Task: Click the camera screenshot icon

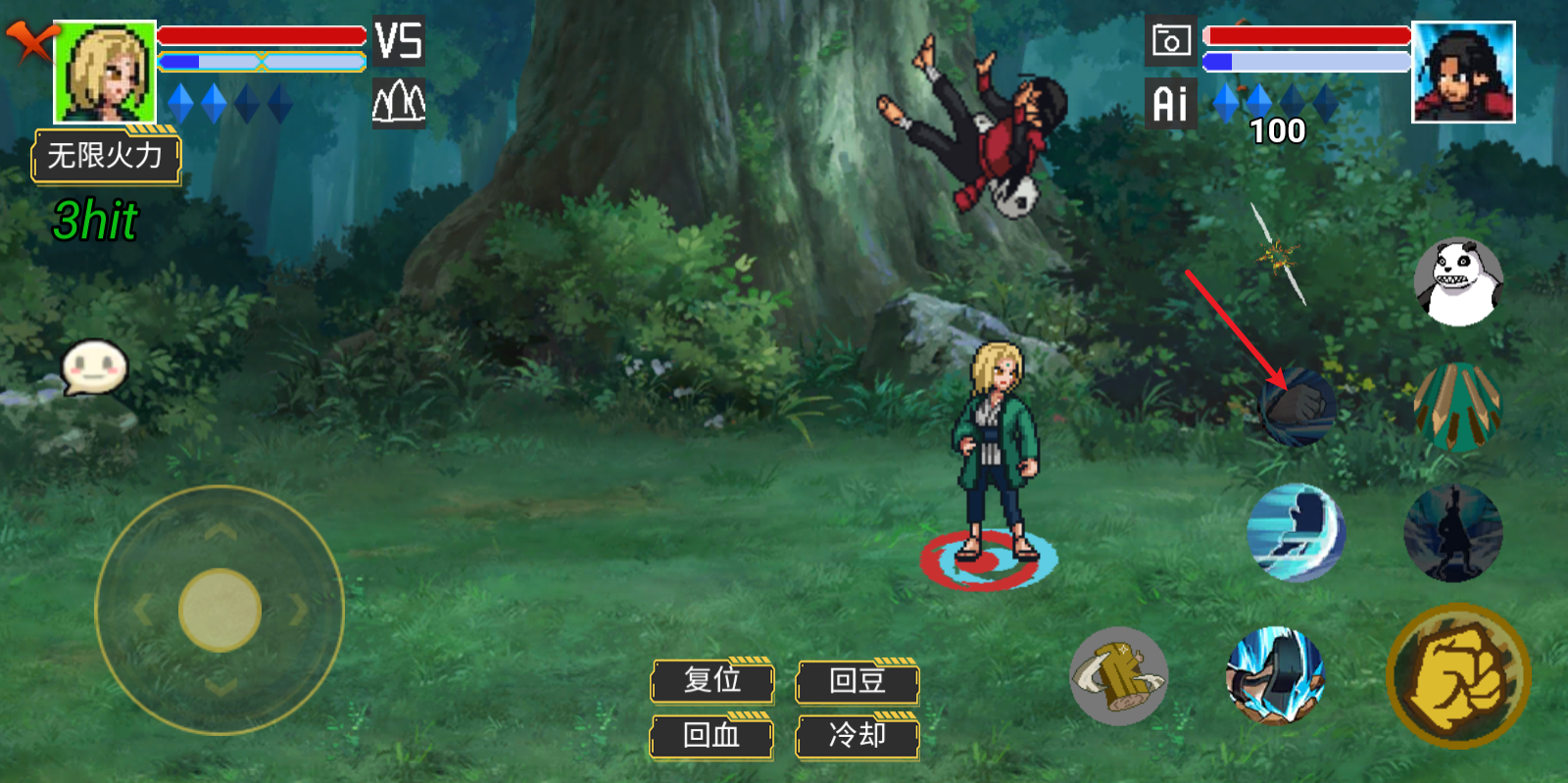Action: (1170, 41)
